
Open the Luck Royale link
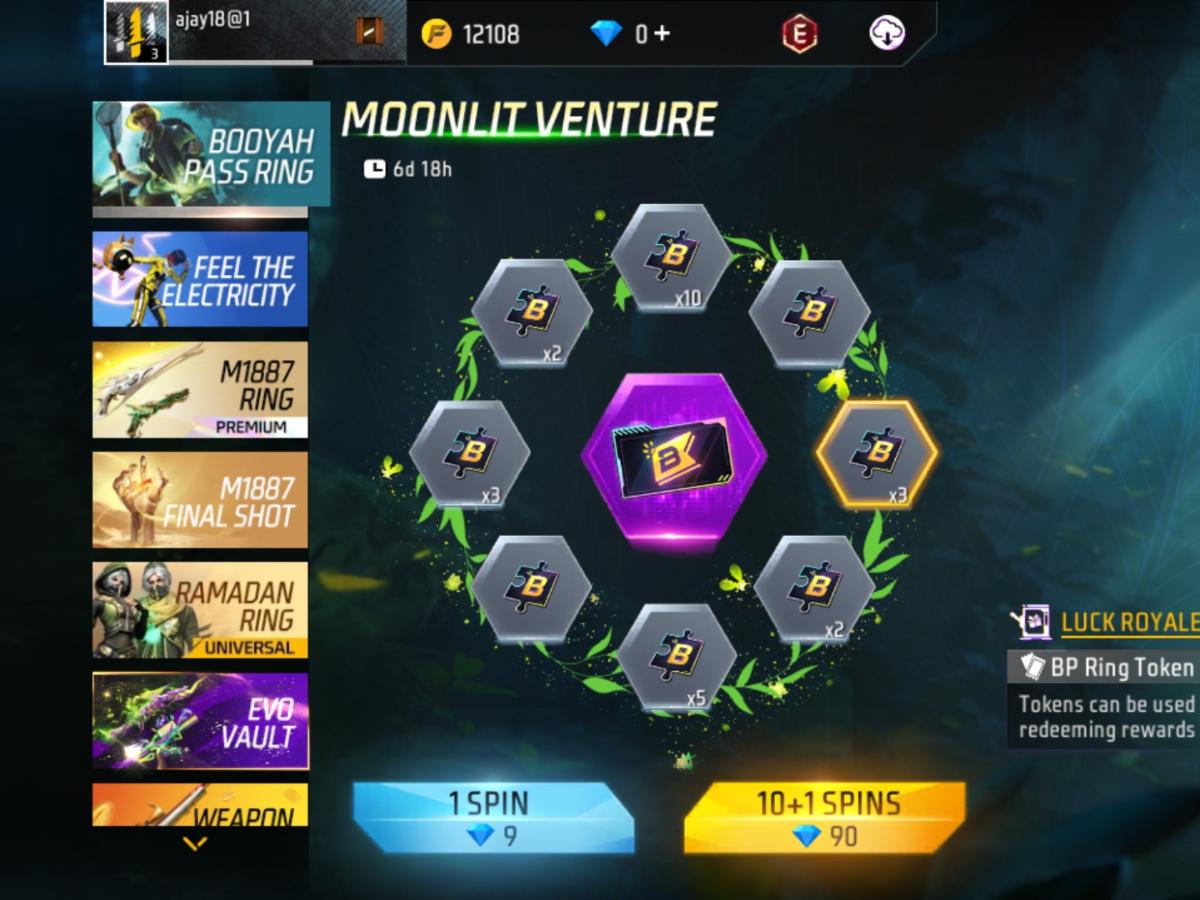pyautogui.click(x=1129, y=623)
